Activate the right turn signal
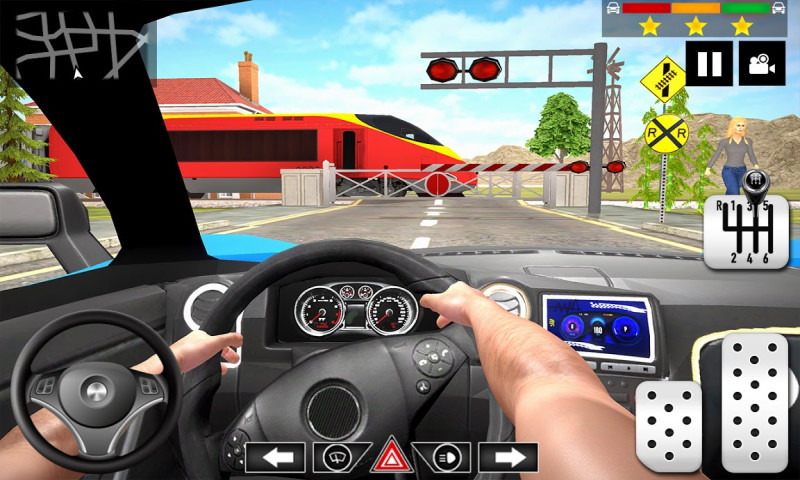 (507, 457)
